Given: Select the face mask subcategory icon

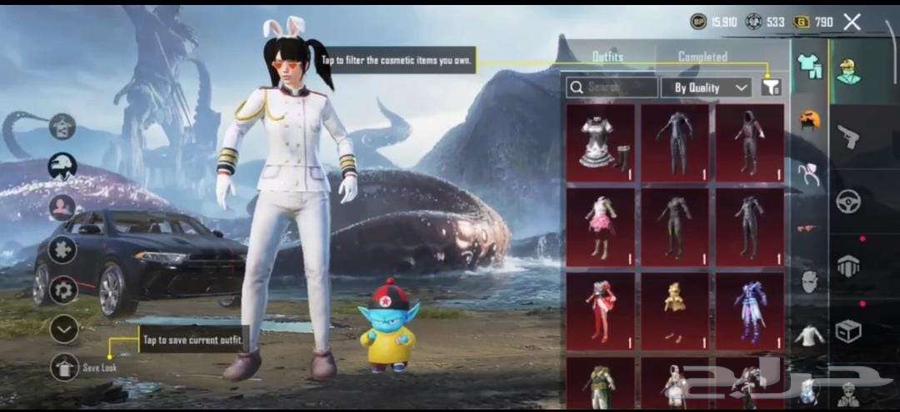Looking at the screenshot, I should coord(809,281).
